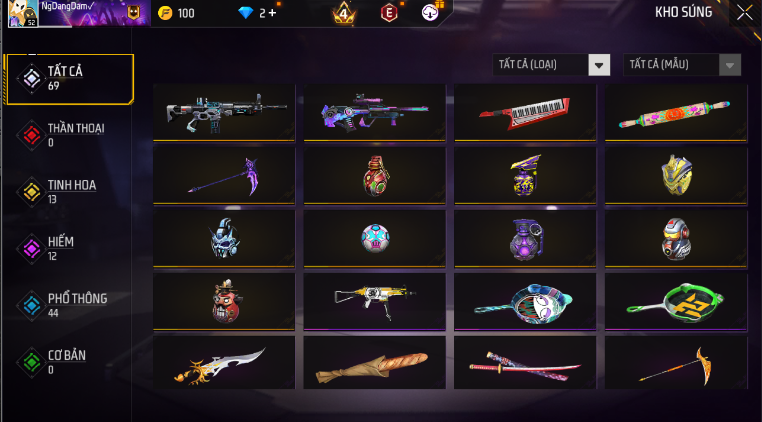762x422 pixels.
Task: Switch to the Tất Cả category tab
Action: 70,79
